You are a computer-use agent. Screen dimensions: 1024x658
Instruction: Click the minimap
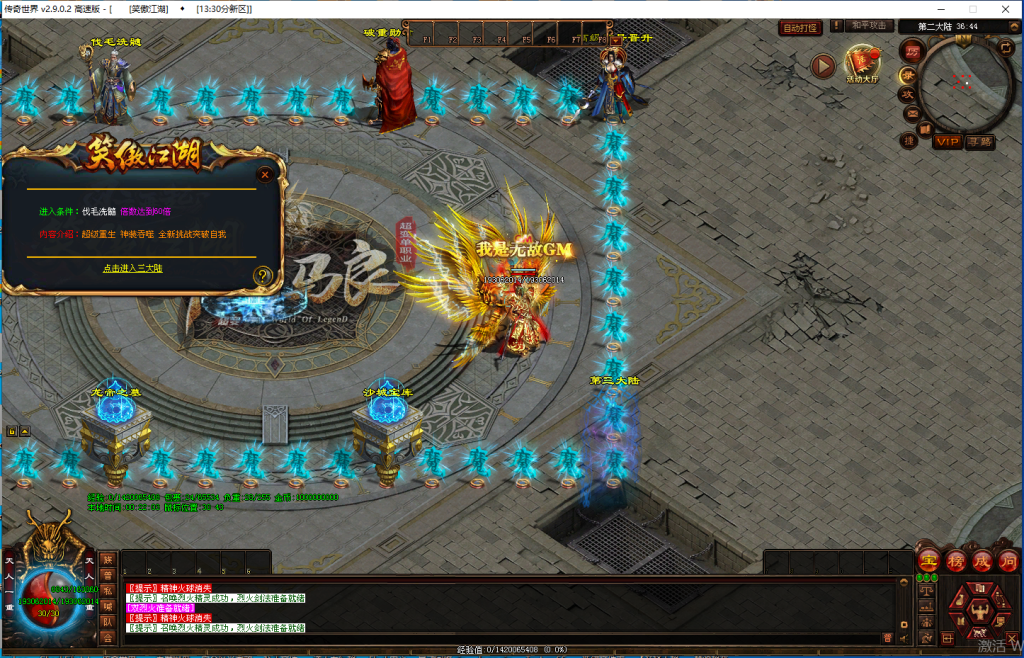963,84
